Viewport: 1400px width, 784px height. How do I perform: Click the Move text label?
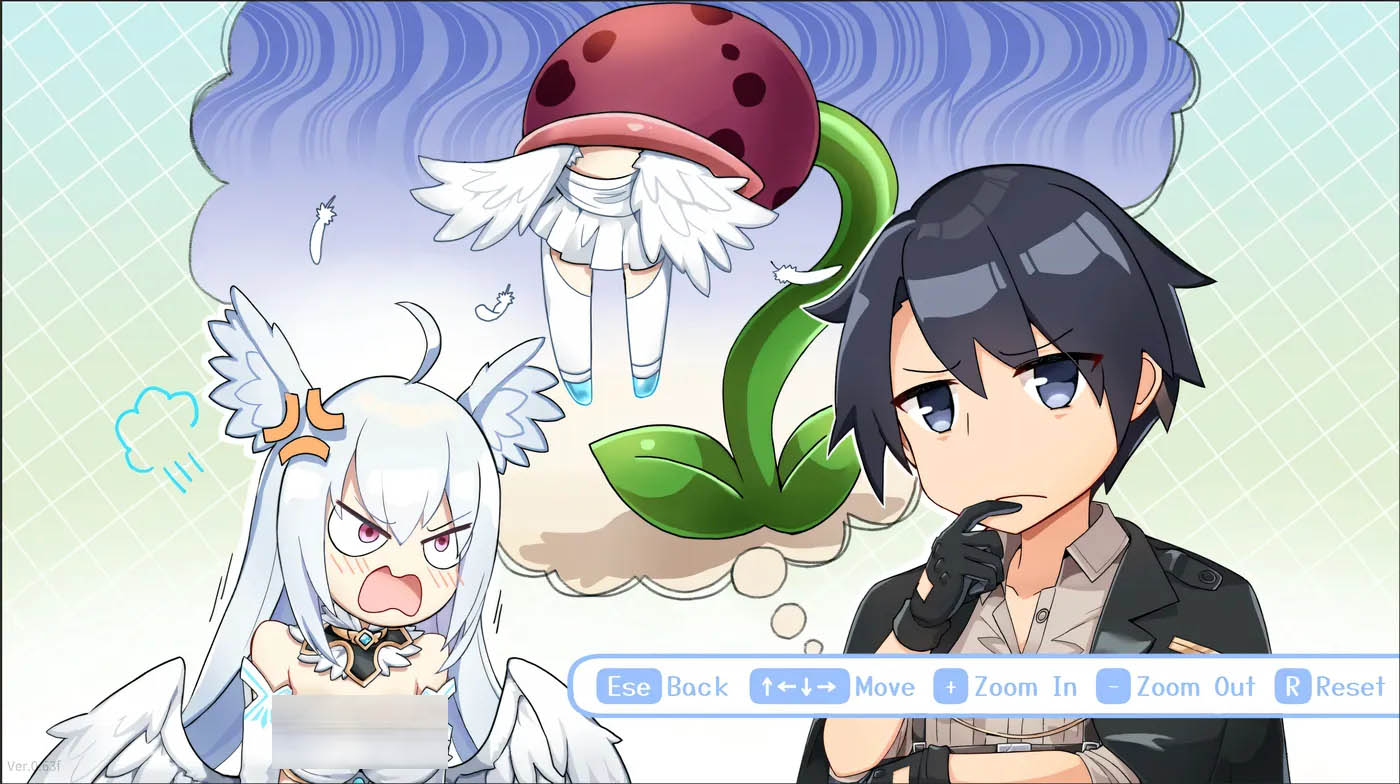point(885,687)
